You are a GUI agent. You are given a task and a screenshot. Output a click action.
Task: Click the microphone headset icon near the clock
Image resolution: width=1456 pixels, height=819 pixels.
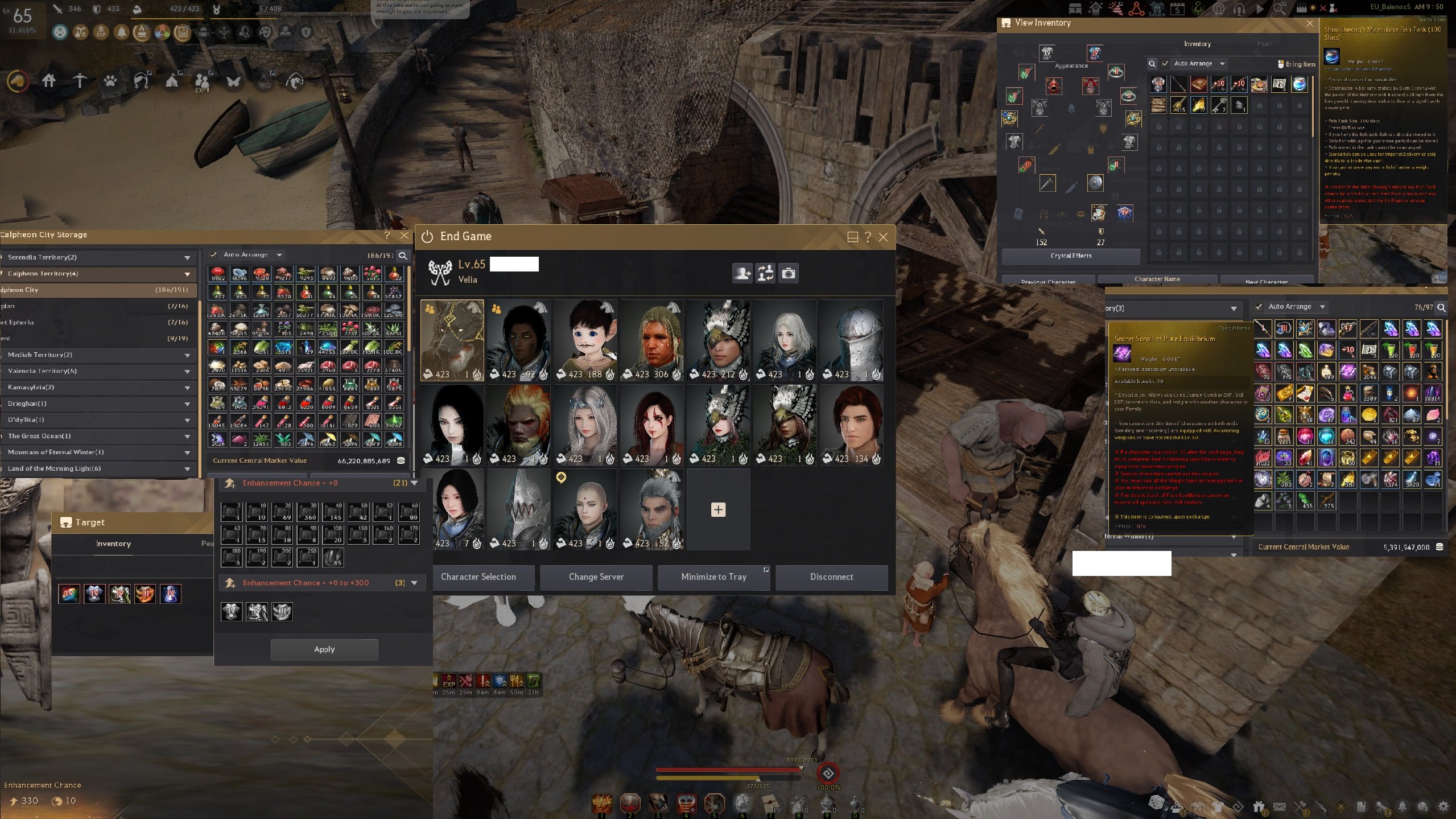pyautogui.click(x=1239, y=8)
